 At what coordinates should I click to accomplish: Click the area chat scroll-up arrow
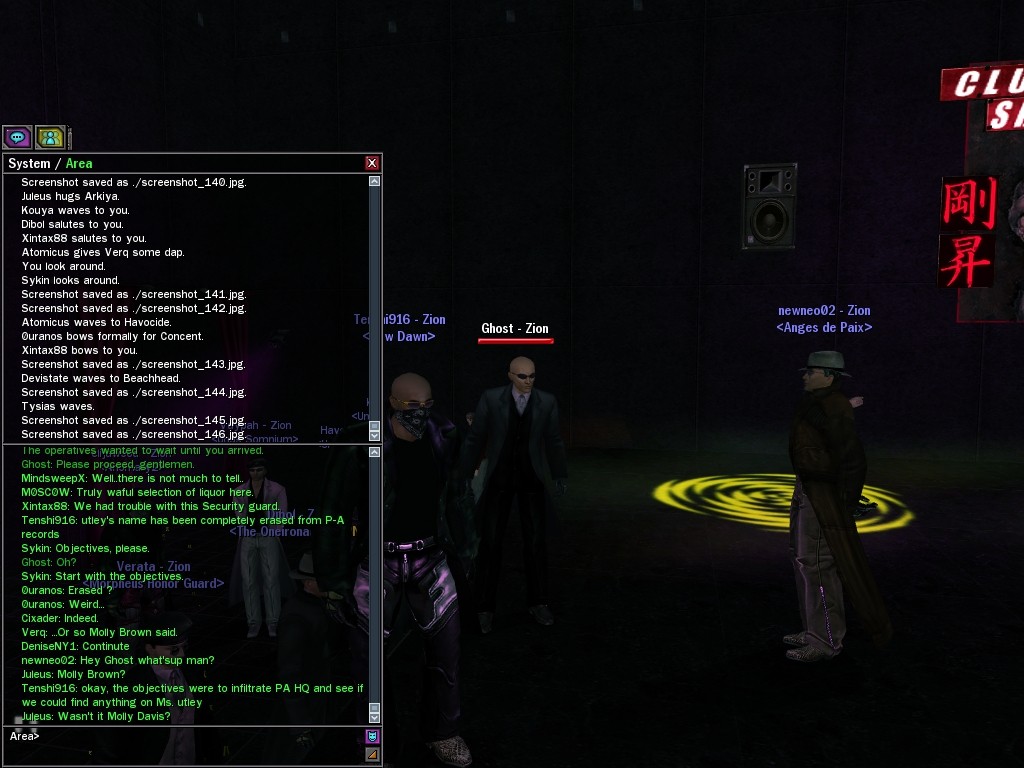375,452
